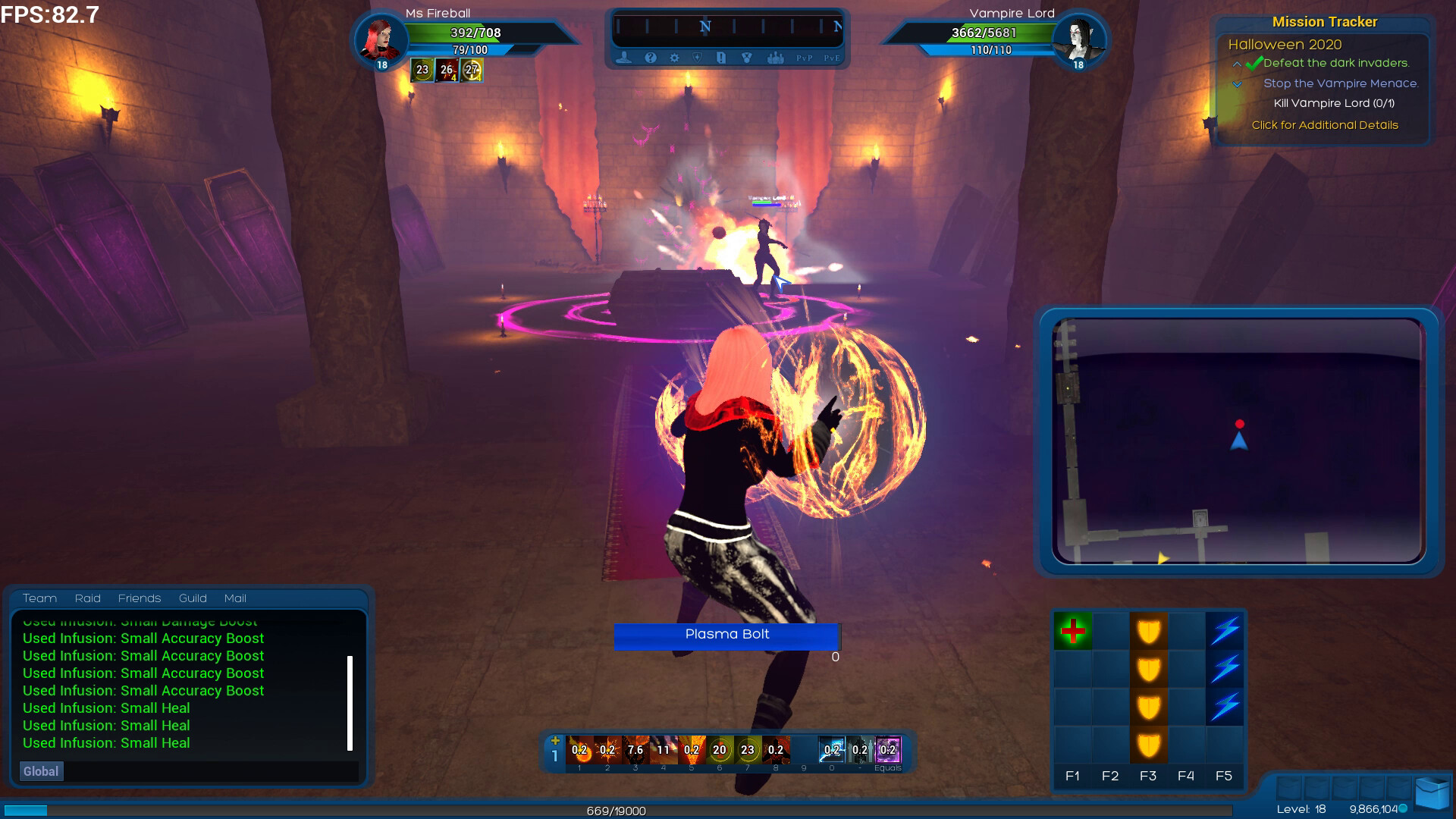Cast the fireball power in hotbar slot 1
Viewport: 1456px width, 819px height.
pos(580,751)
